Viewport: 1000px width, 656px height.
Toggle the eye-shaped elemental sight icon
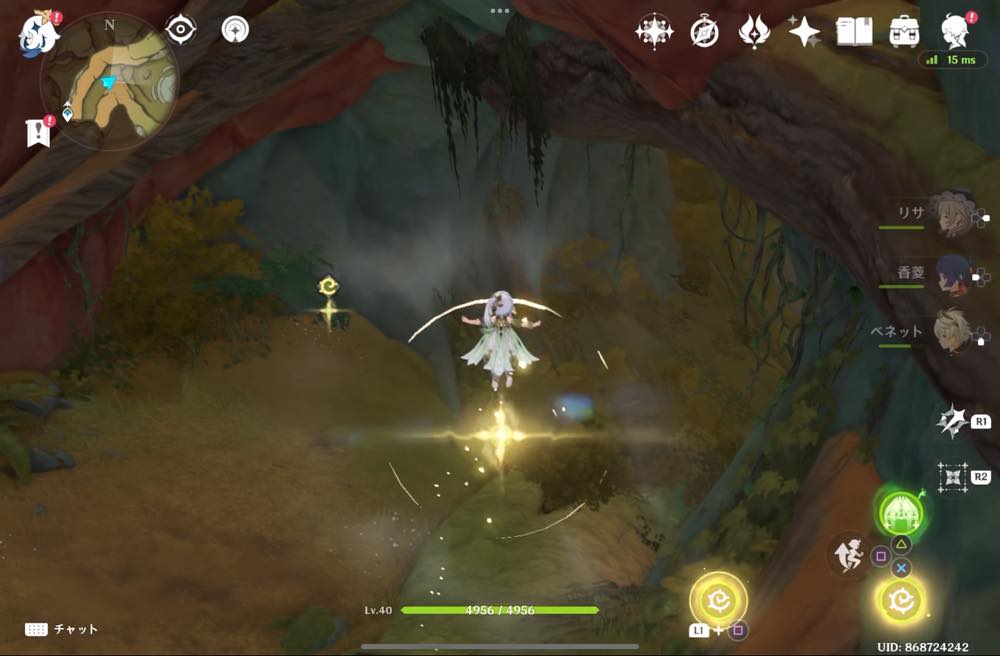point(180,30)
